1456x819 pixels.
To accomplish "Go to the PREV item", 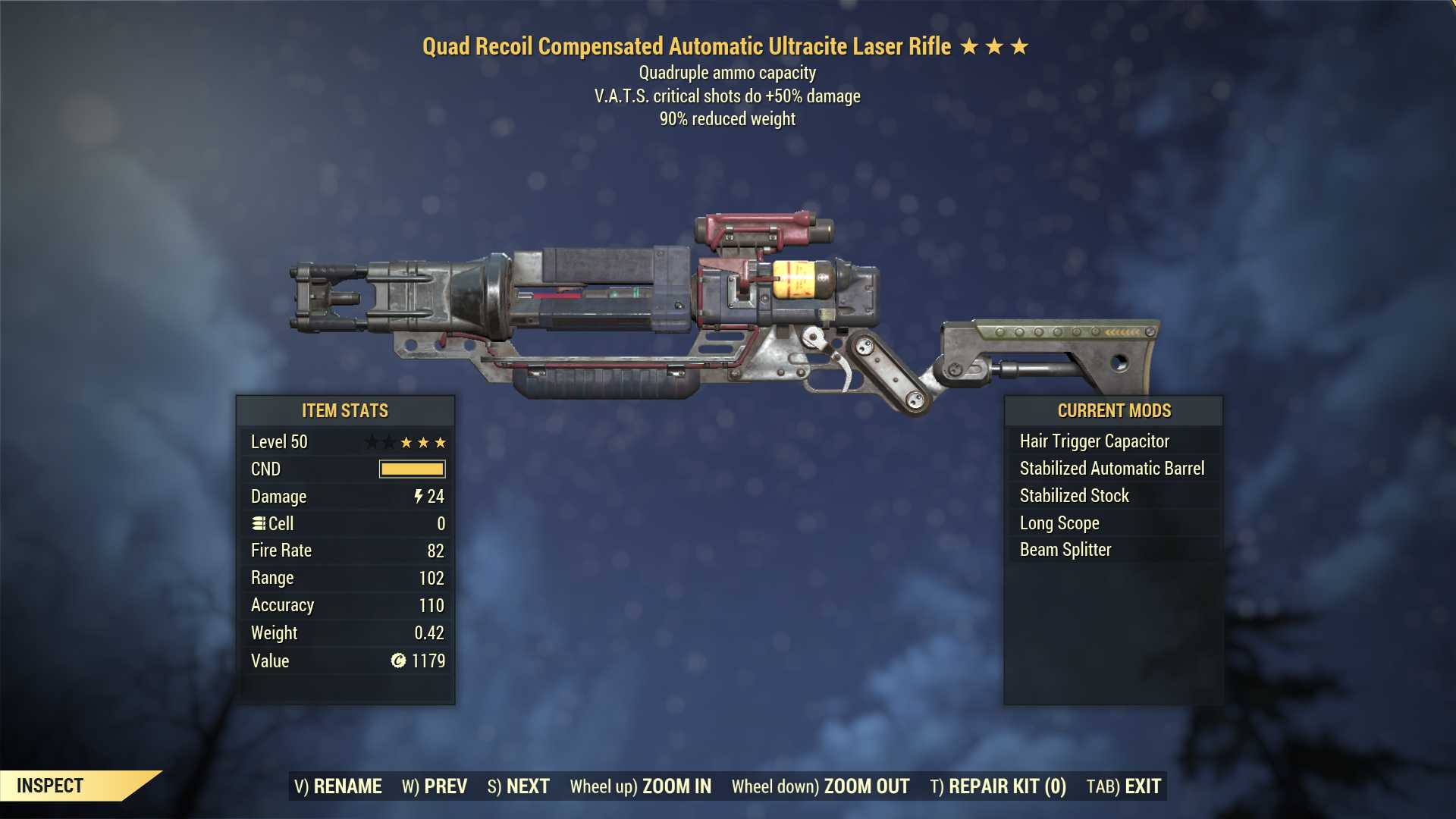I will (x=435, y=786).
